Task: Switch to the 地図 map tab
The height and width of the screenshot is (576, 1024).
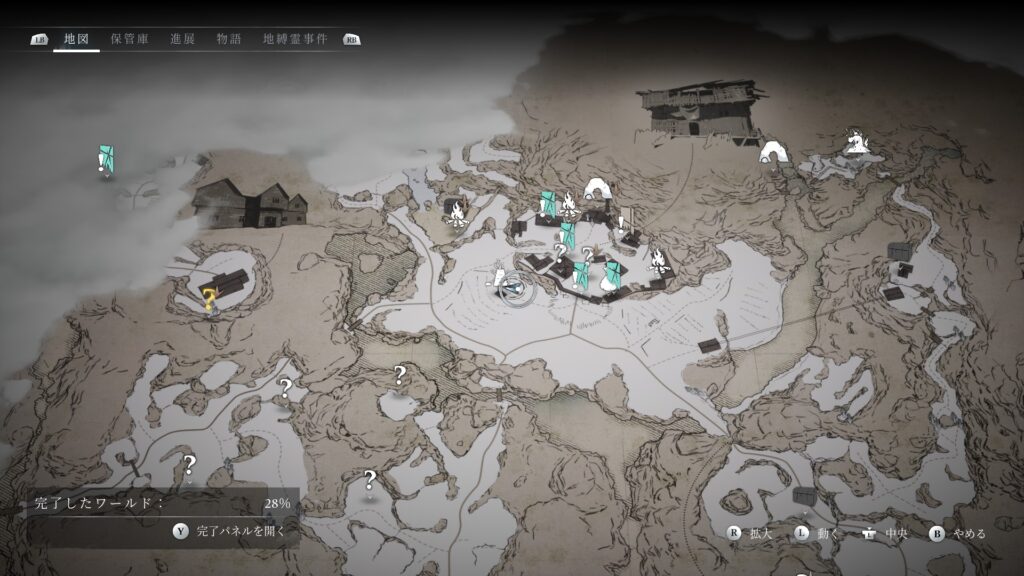Action: pos(76,39)
